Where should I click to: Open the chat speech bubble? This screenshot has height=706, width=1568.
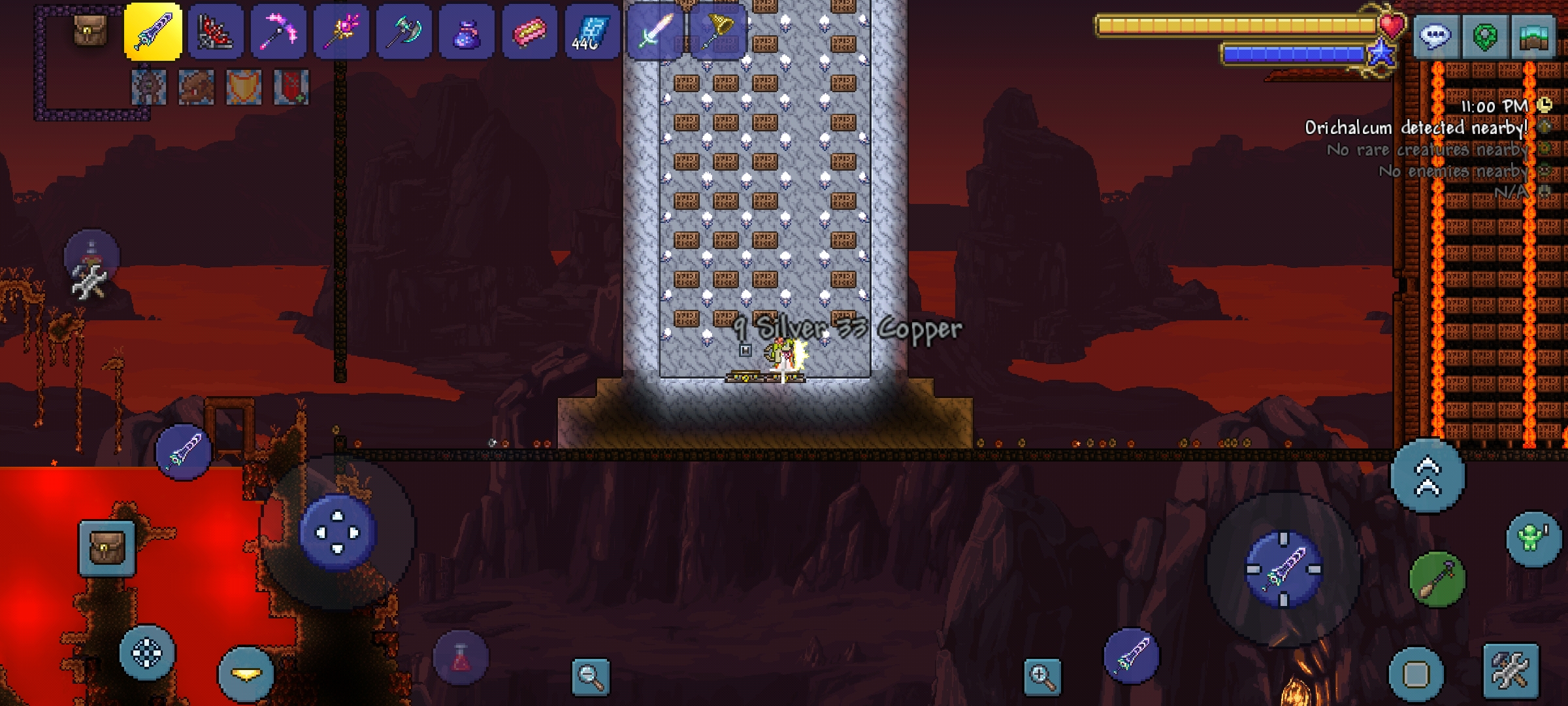point(1435,36)
